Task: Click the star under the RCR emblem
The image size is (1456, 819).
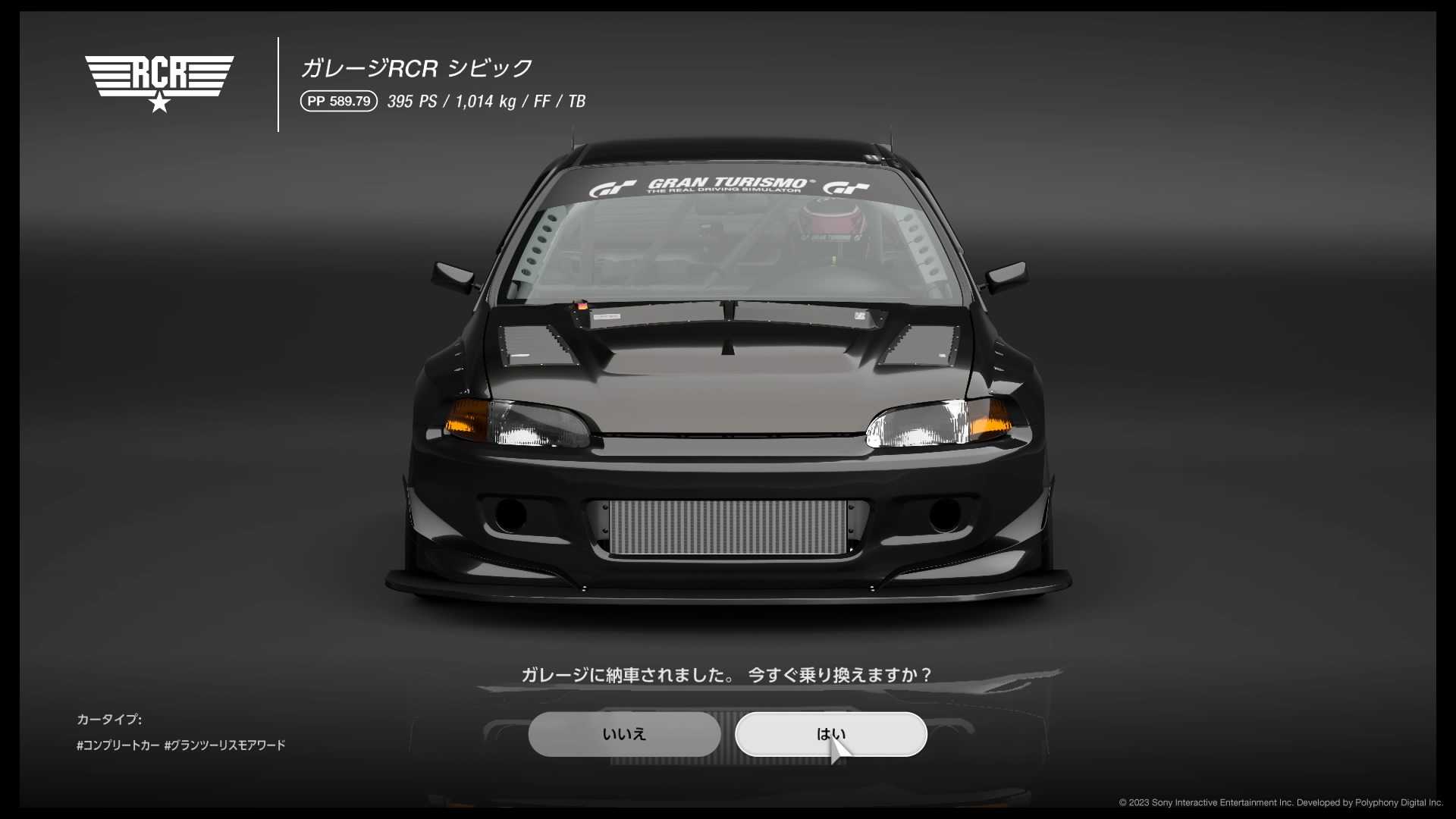Action: pyautogui.click(x=159, y=105)
